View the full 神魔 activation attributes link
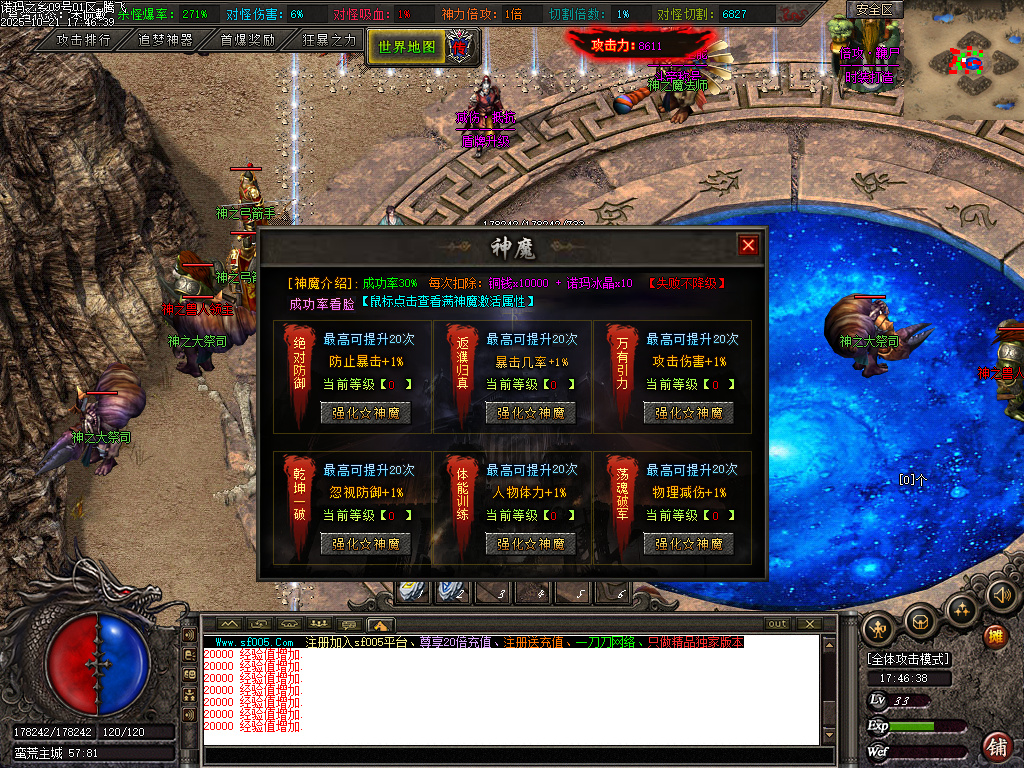Viewport: 1024px width, 768px height. pyautogui.click(x=447, y=301)
